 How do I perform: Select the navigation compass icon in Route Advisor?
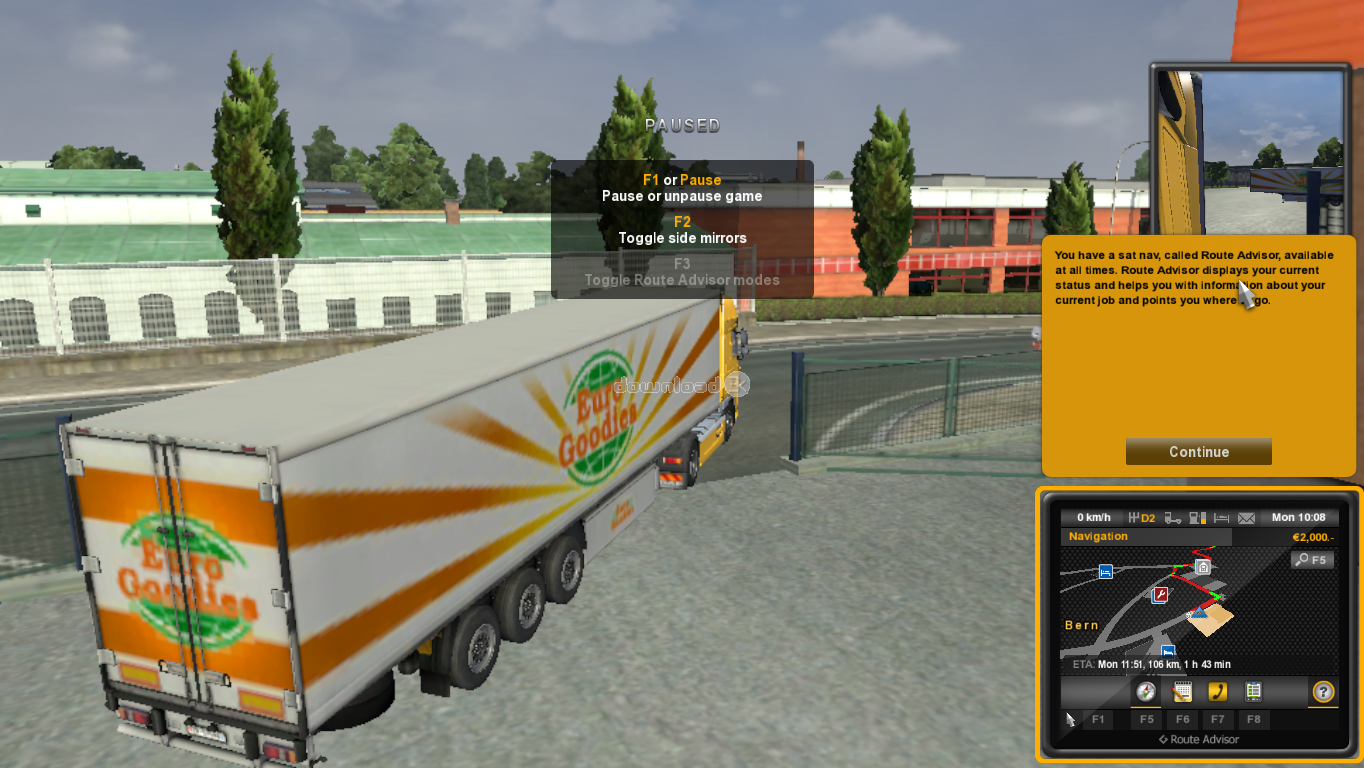(1146, 692)
